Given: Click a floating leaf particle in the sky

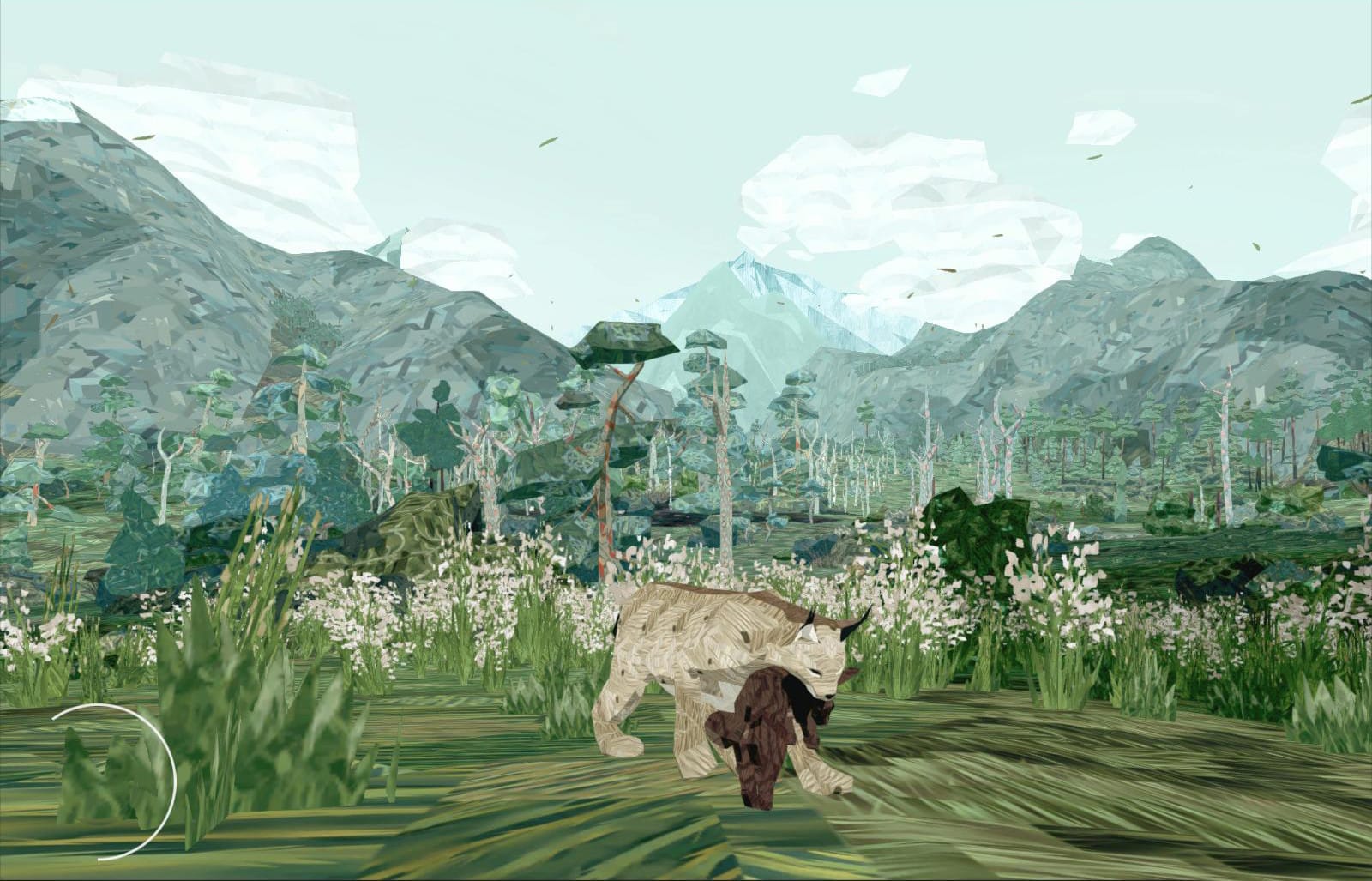Looking at the screenshot, I should [x=545, y=142].
